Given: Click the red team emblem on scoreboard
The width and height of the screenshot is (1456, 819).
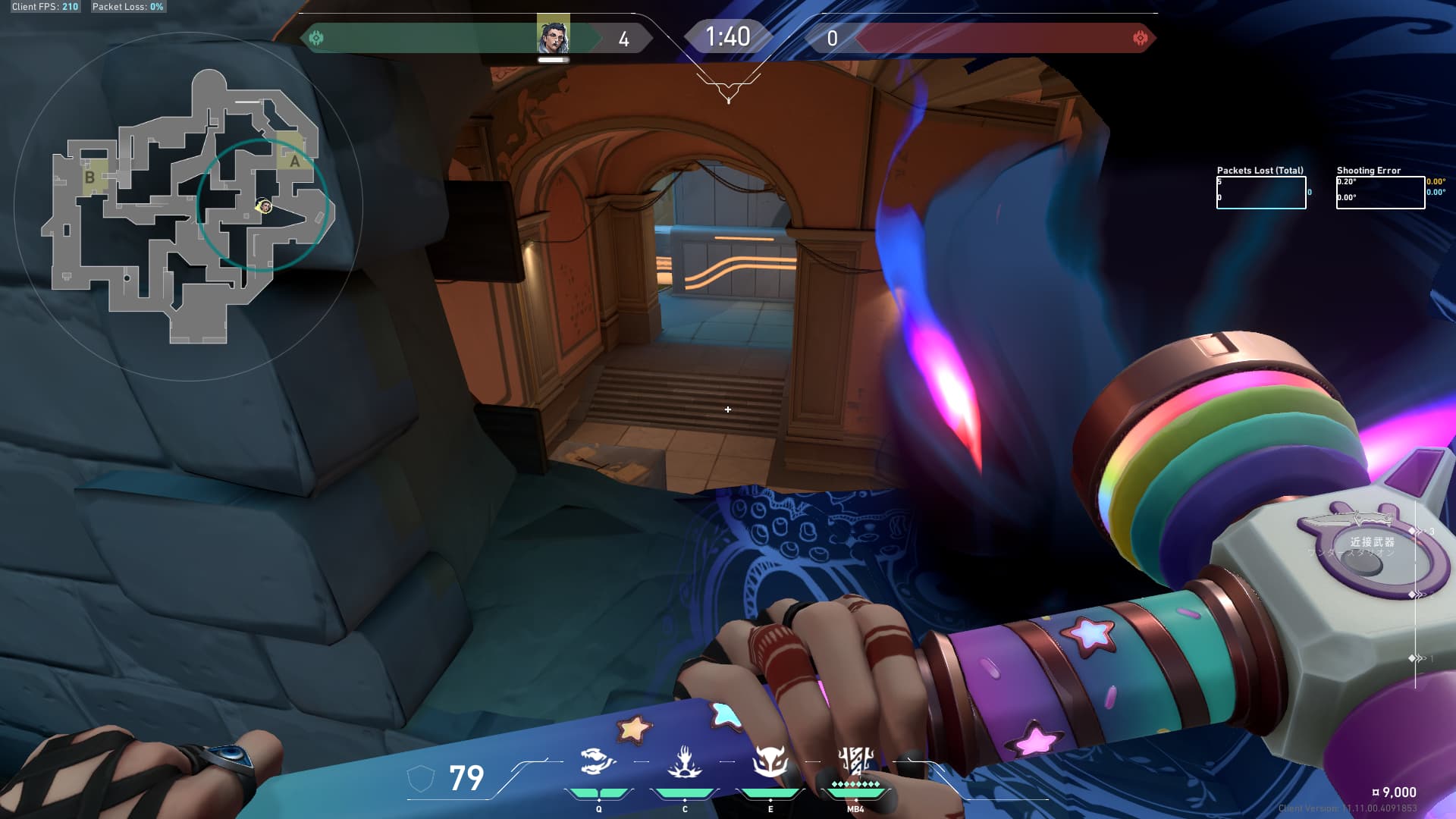Looking at the screenshot, I should click(x=1140, y=38).
